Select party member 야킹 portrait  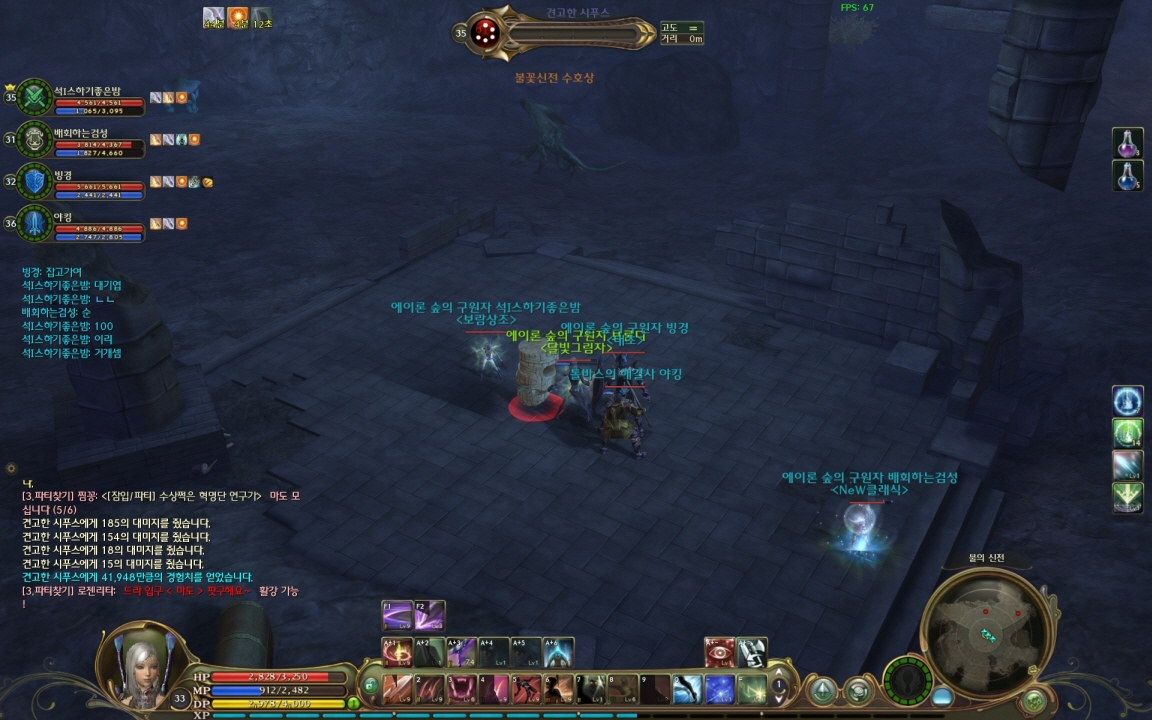36,223
